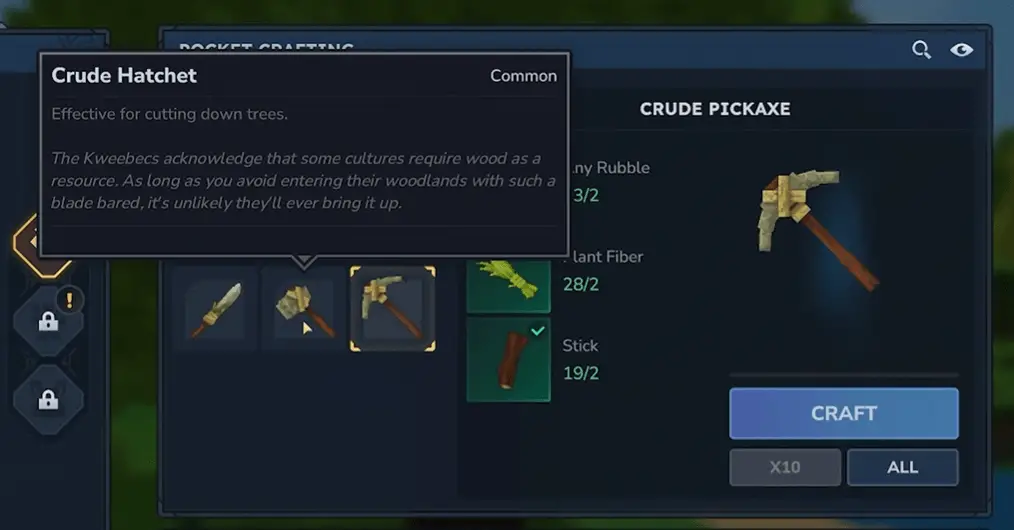Select the ALL quantity button

pyautogui.click(x=902, y=467)
